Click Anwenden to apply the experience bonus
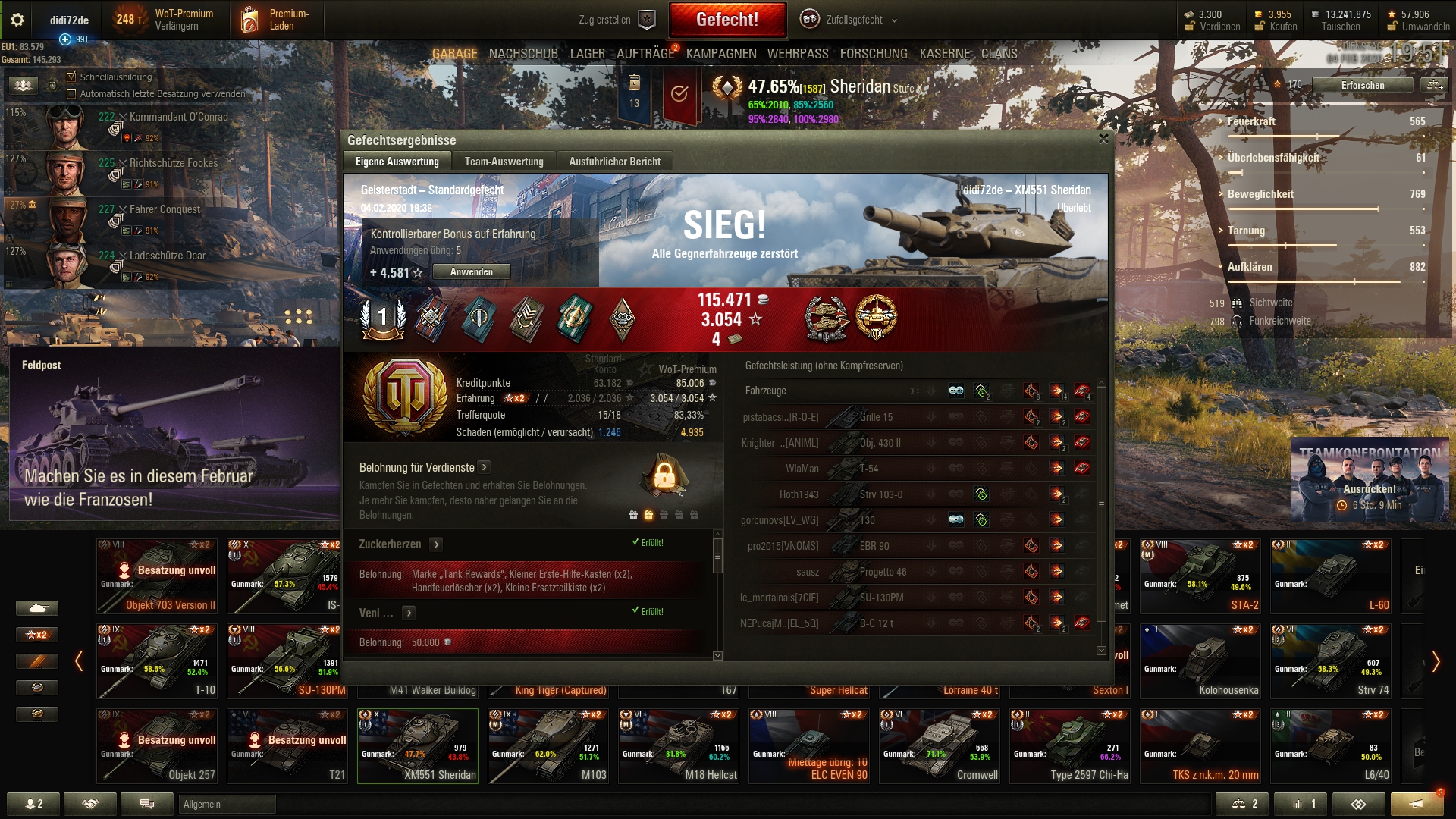The height and width of the screenshot is (819, 1456). coord(471,271)
